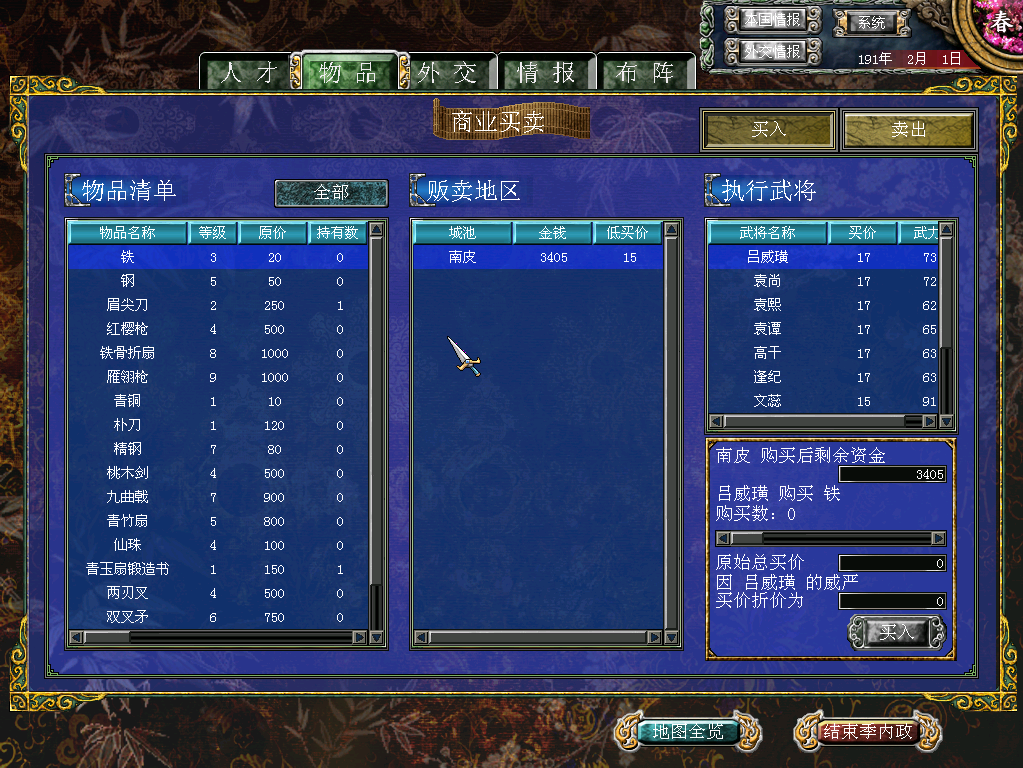1023x768 pixels.
Task: Select 眉尖刀 in the item list
Action: (x=127, y=305)
